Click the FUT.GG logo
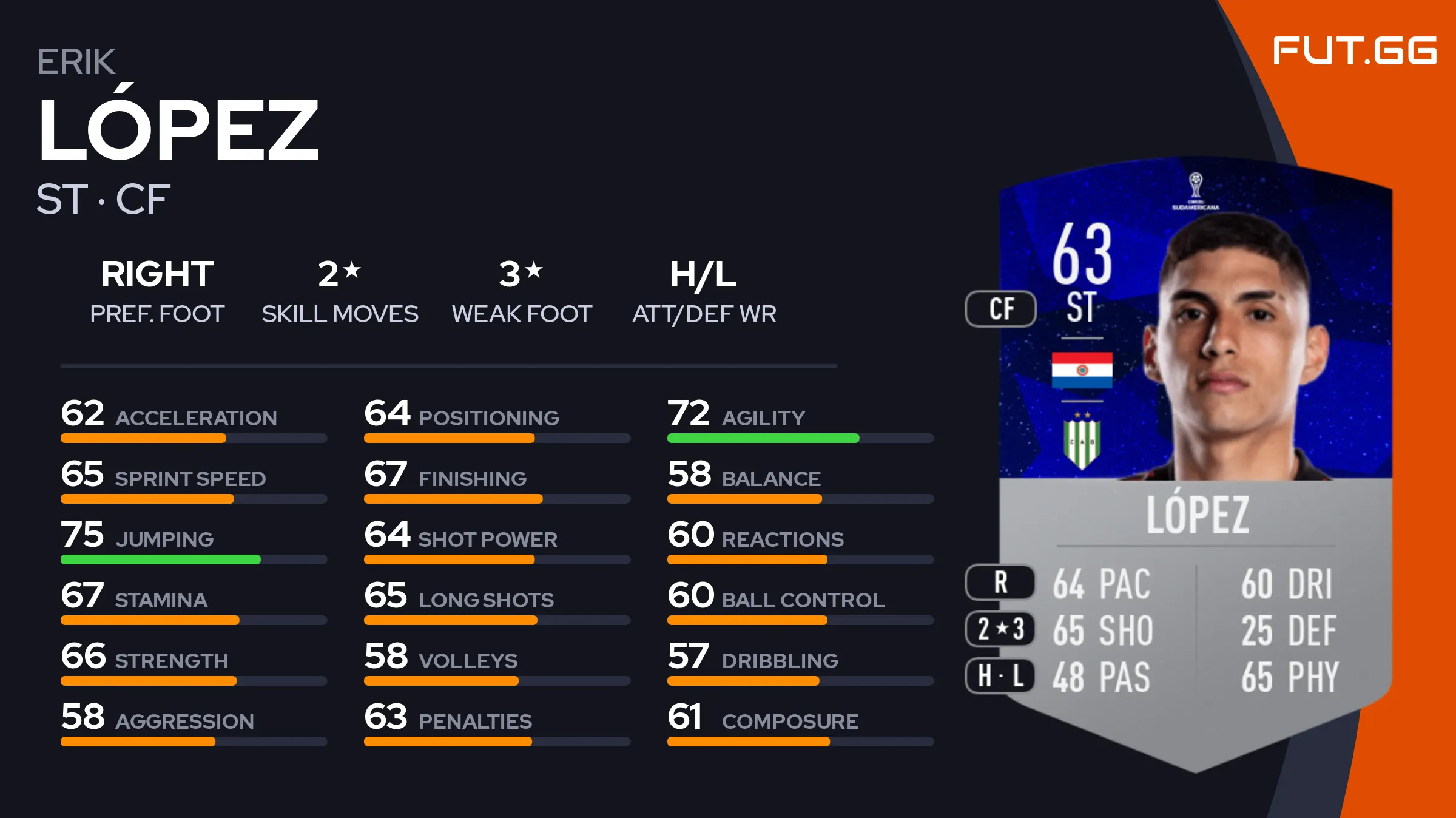This screenshot has height=818, width=1456. (x=1354, y=50)
